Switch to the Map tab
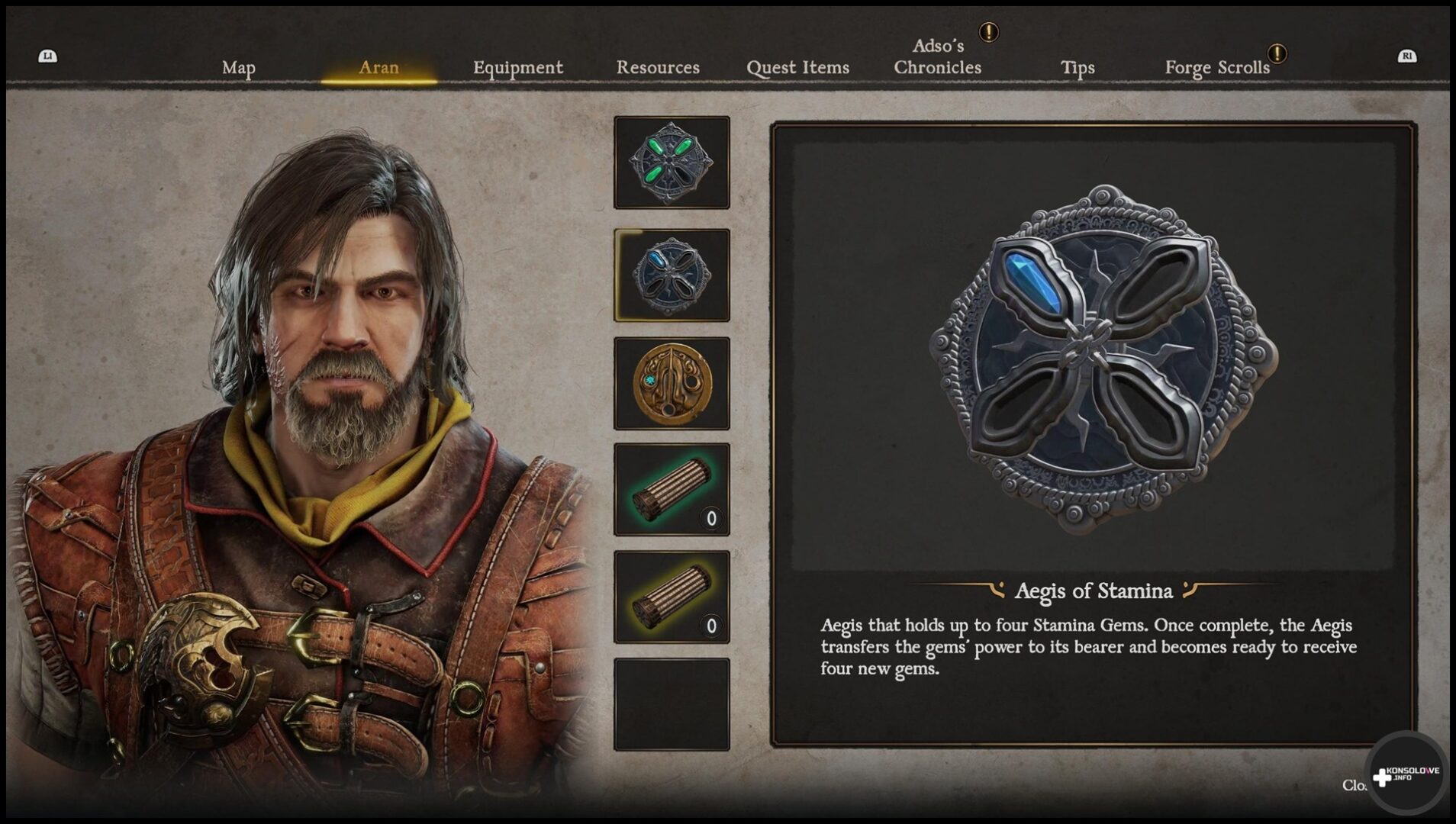Viewport: 1456px width, 824px height. pos(238,68)
